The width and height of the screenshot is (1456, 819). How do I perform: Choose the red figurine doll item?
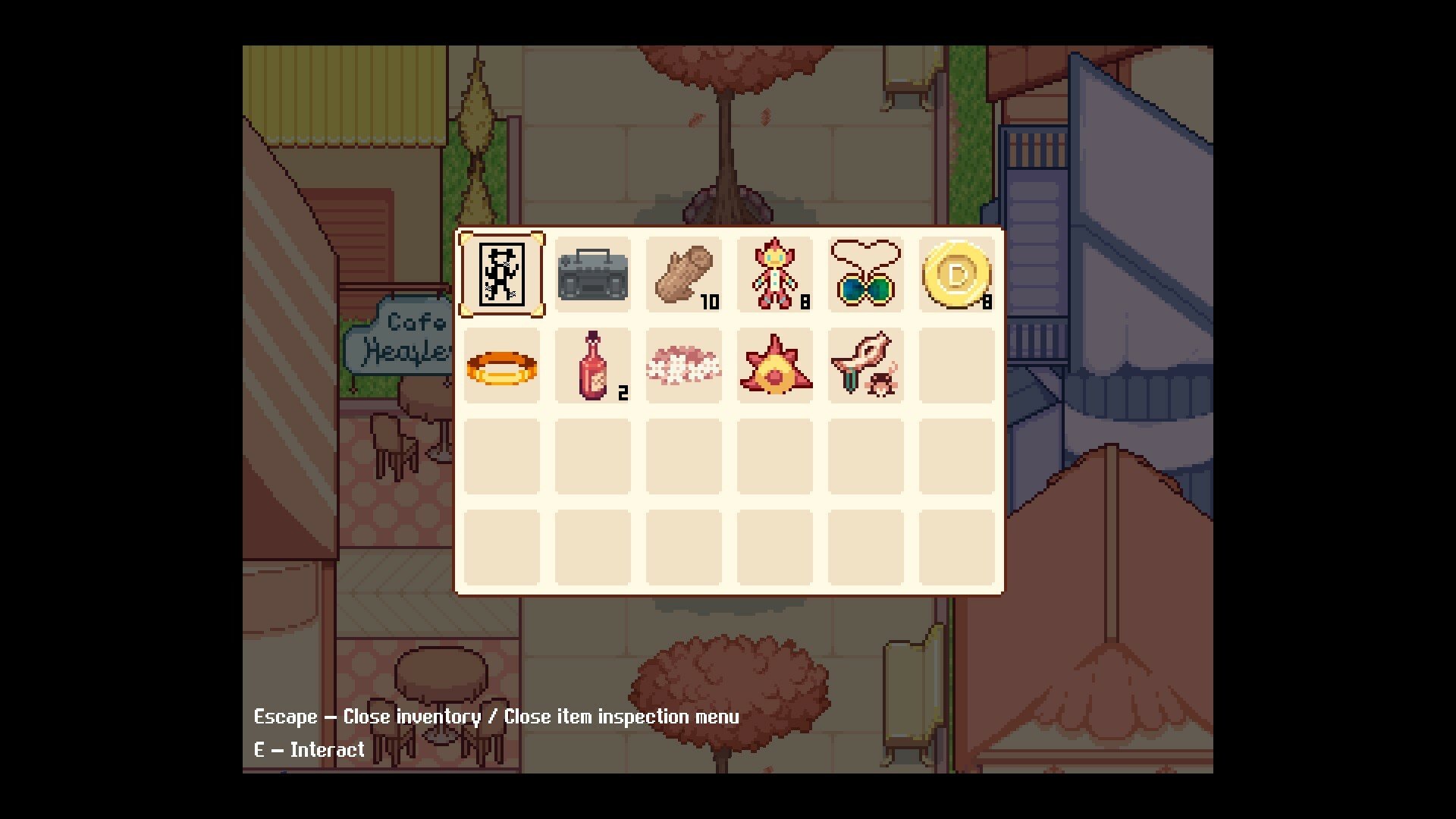click(x=774, y=275)
